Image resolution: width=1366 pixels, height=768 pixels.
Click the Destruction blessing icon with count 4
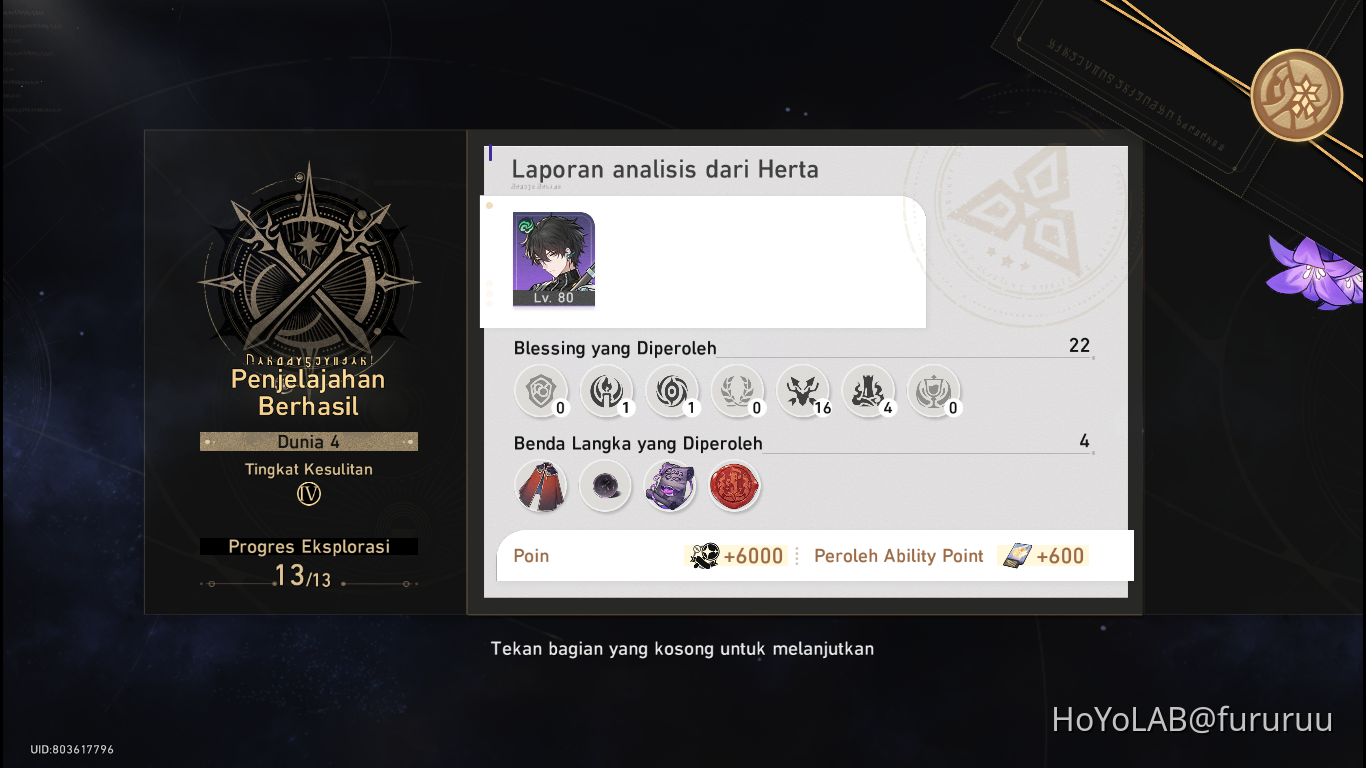[x=868, y=390]
